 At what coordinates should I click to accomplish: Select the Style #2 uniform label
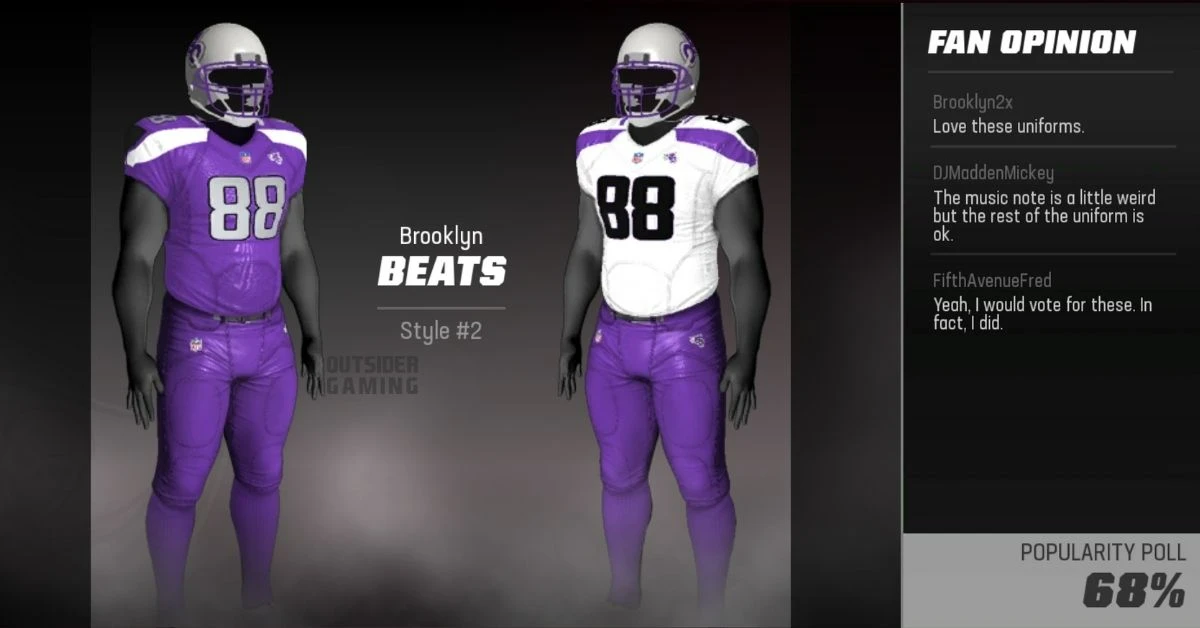coord(441,331)
